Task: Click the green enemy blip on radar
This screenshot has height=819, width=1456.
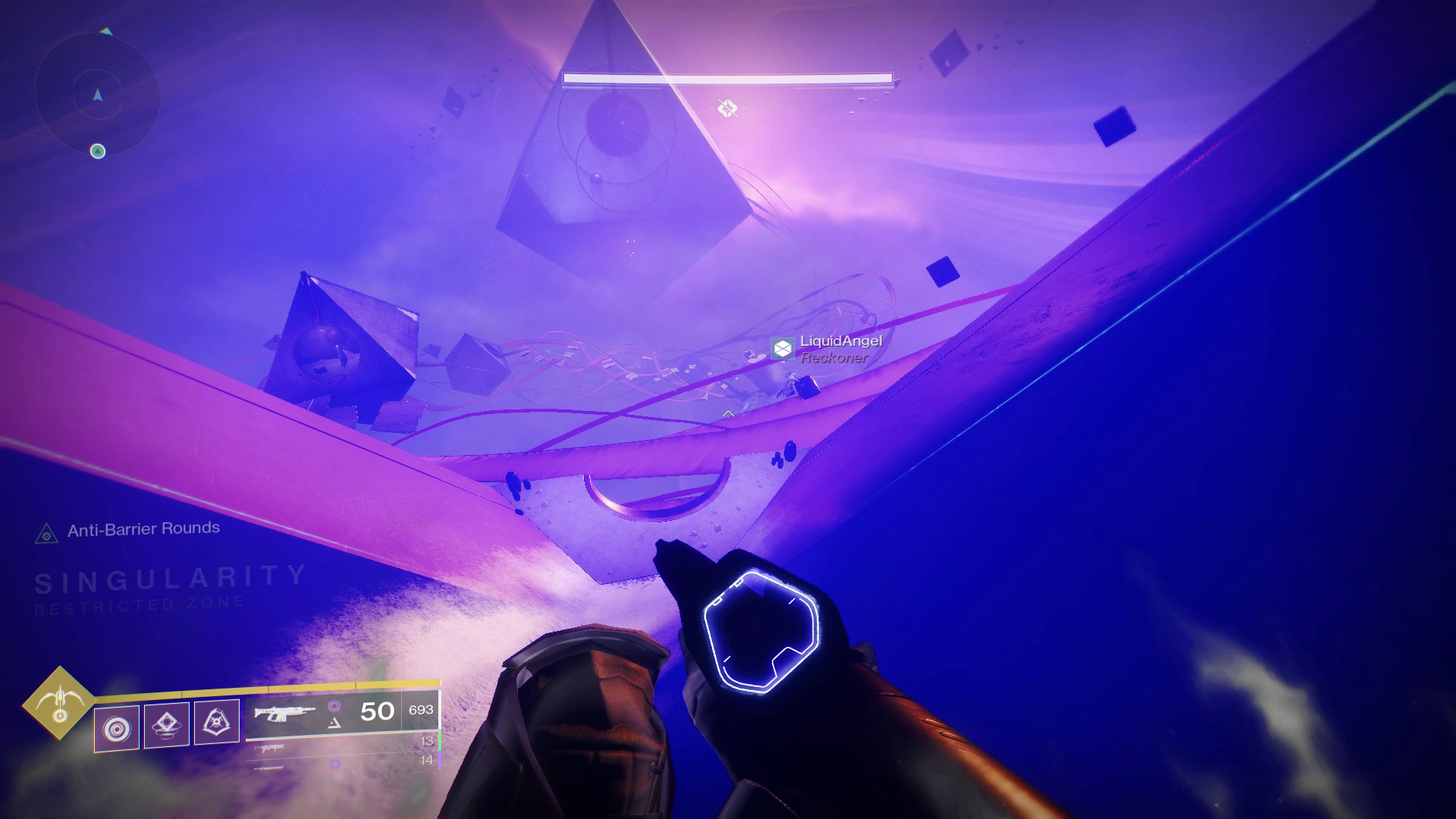Action: click(96, 150)
